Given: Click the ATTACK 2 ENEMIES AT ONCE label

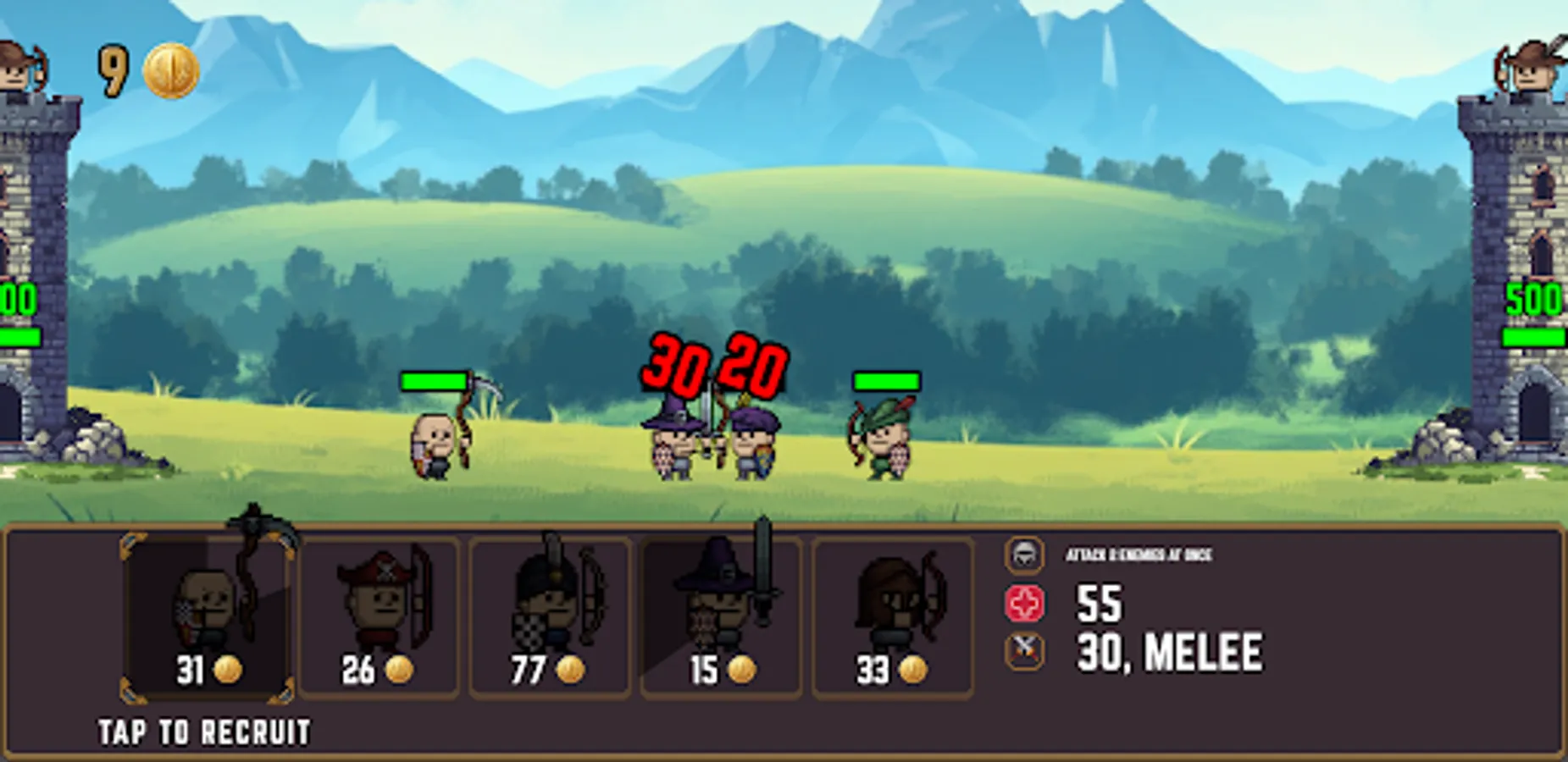Looking at the screenshot, I should coord(1139,555).
